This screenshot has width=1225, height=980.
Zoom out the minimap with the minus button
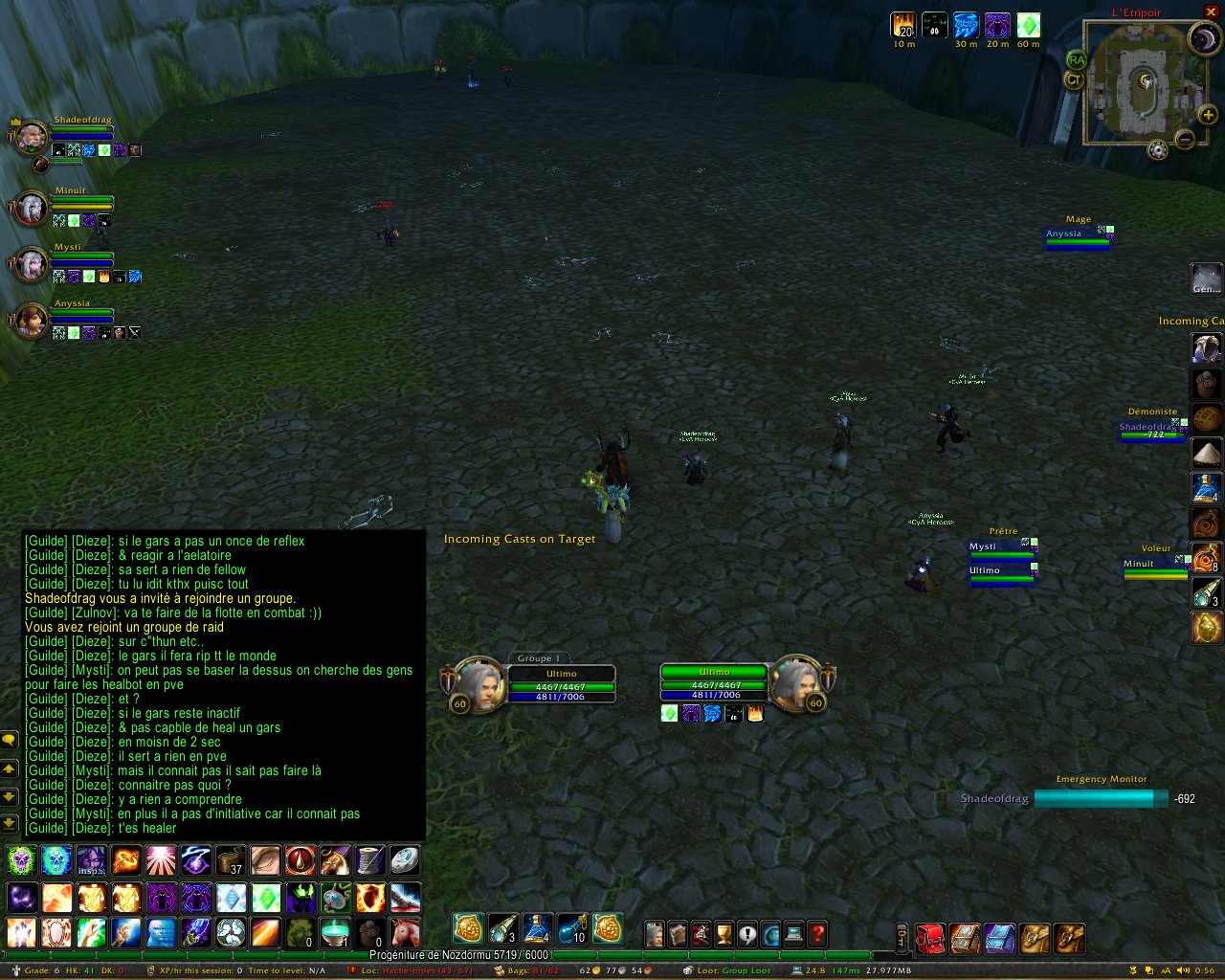[x=1185, y=140]
